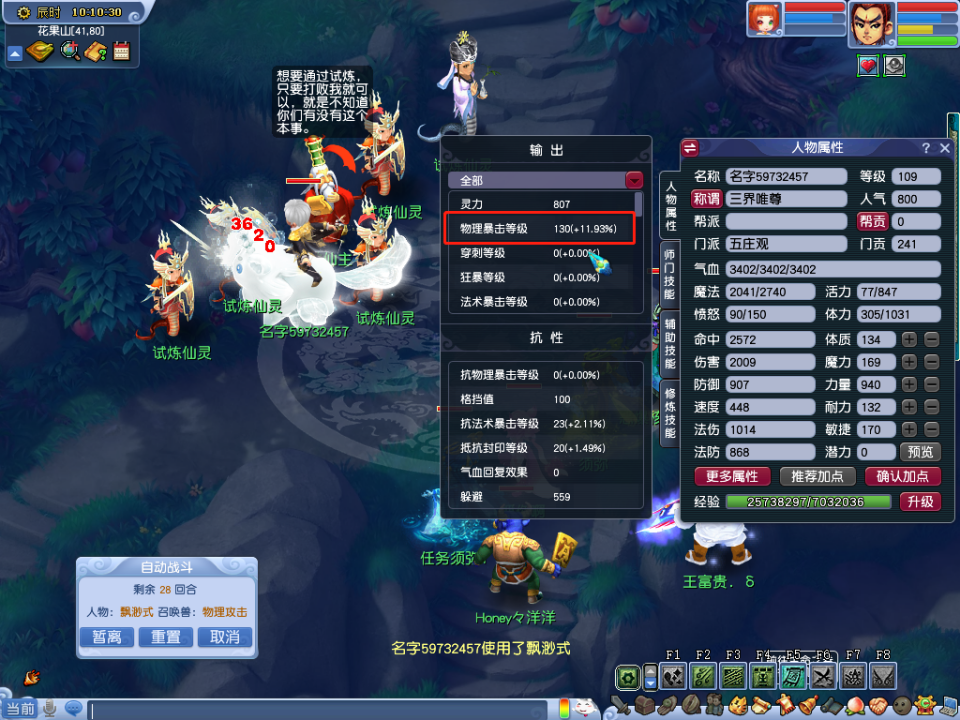This screenshot has height=720, width=960.
Task: Click the red 称谓 title button
Action: coord(707,198)
